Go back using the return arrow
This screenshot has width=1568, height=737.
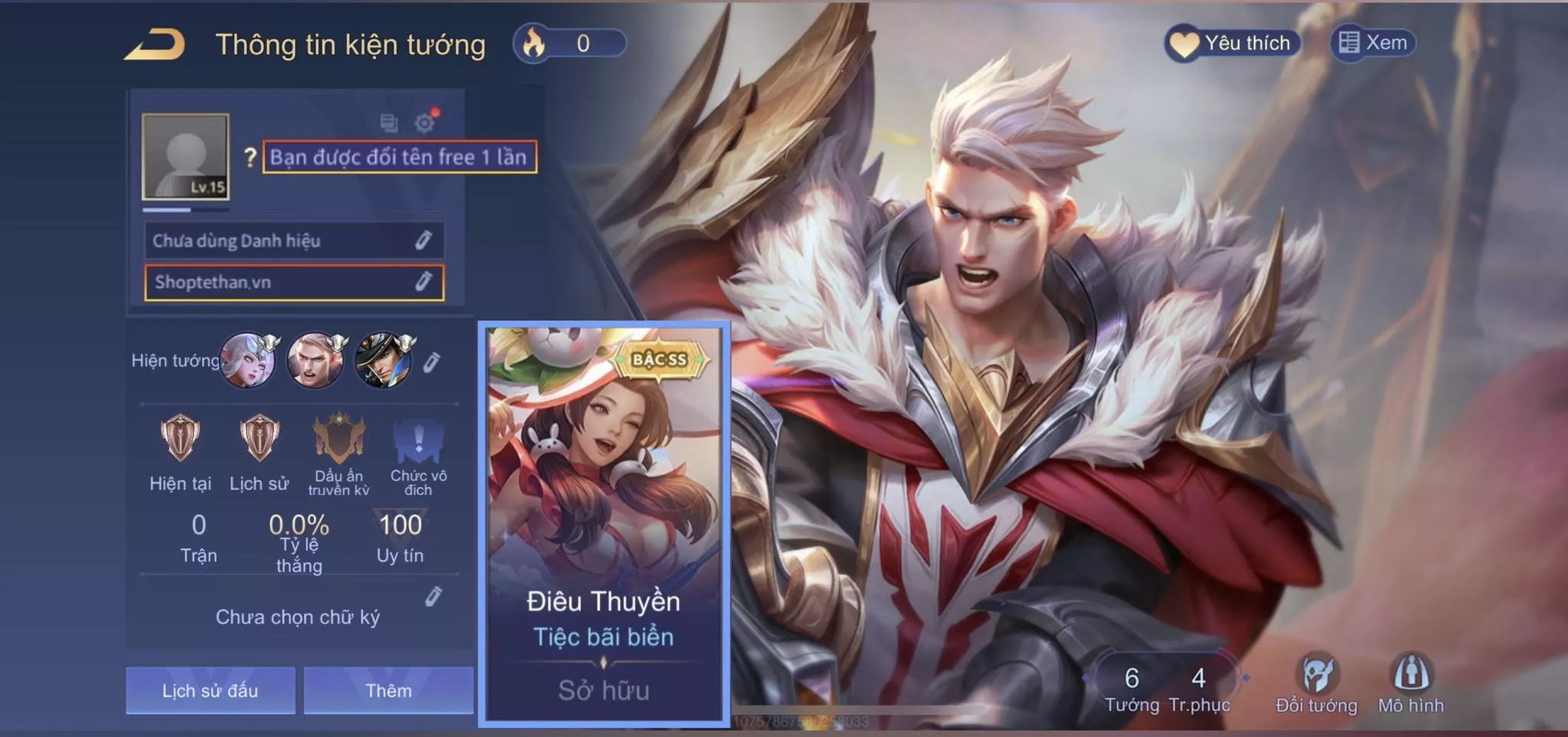coord(155,44)
